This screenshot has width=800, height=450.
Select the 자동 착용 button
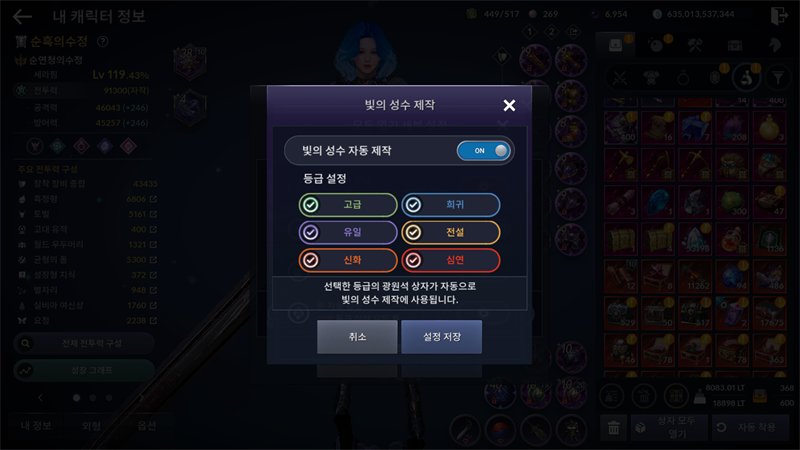(x=750, y=427)
